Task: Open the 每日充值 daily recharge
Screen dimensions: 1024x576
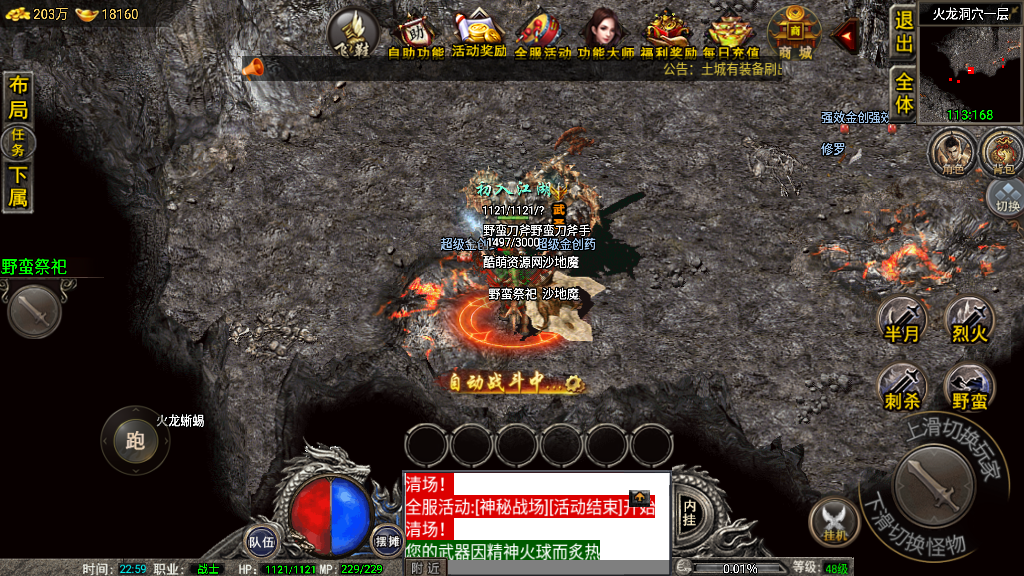Action: pos(731,35)
